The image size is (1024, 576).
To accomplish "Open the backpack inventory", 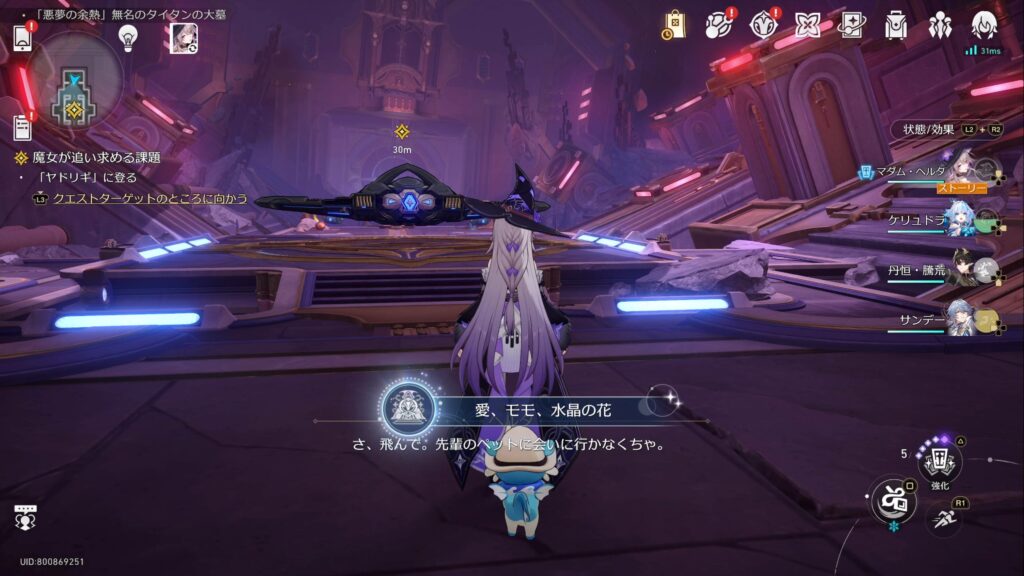I will (896, 26).
